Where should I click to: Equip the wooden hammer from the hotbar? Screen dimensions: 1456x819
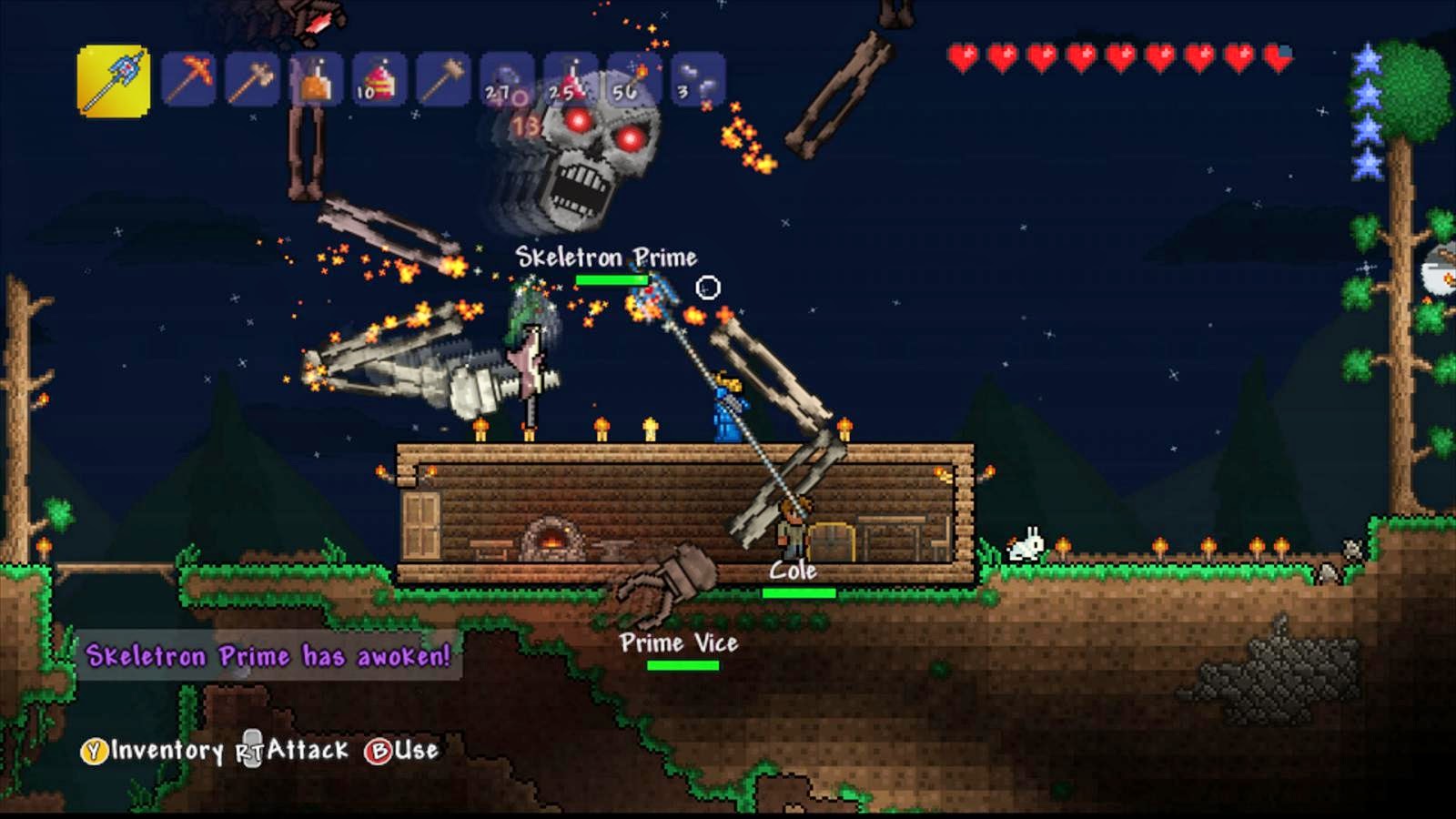tap(443, 79)
